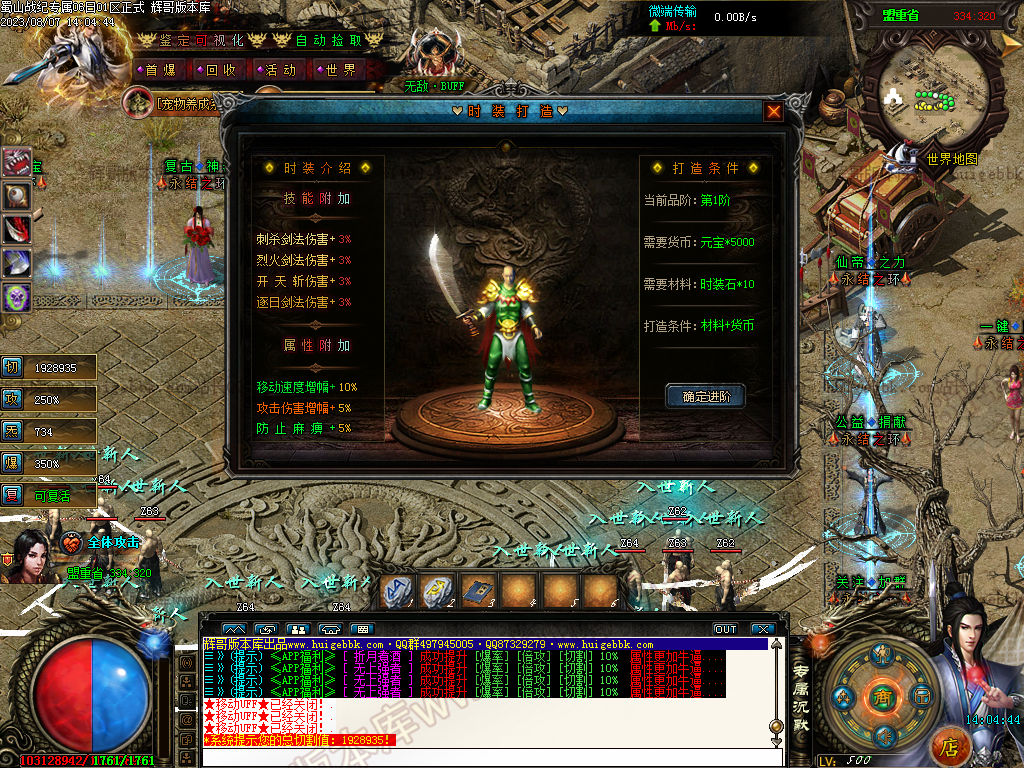Viewport: 1024px width, 768px height.
Task: Open the 活动 events menu
Action: pyautogui.click(x=280, y=70)
